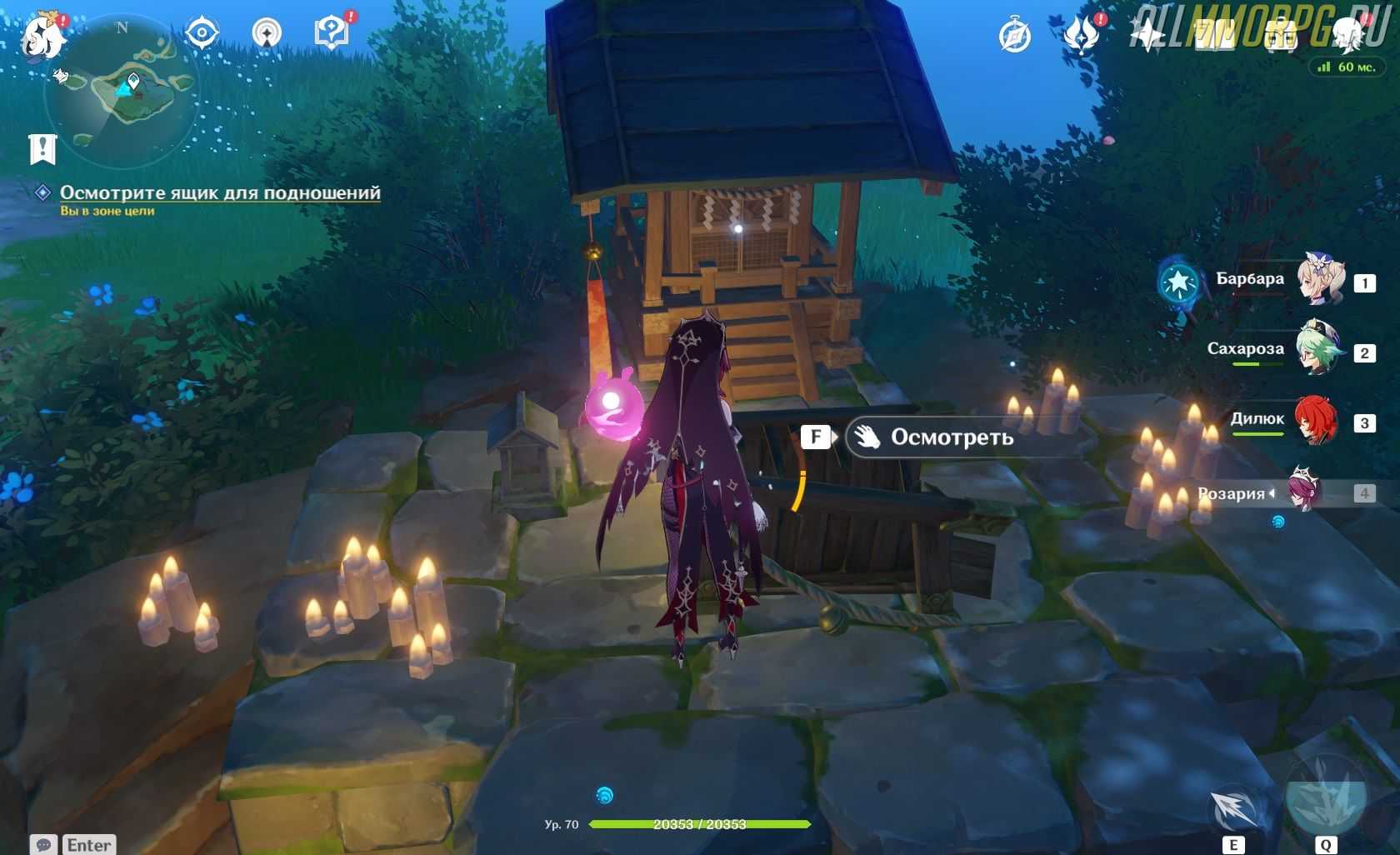Screen dimensions: 1400x855
Task: Open the signal beacon icon
Action: click(x=267, y=33)
